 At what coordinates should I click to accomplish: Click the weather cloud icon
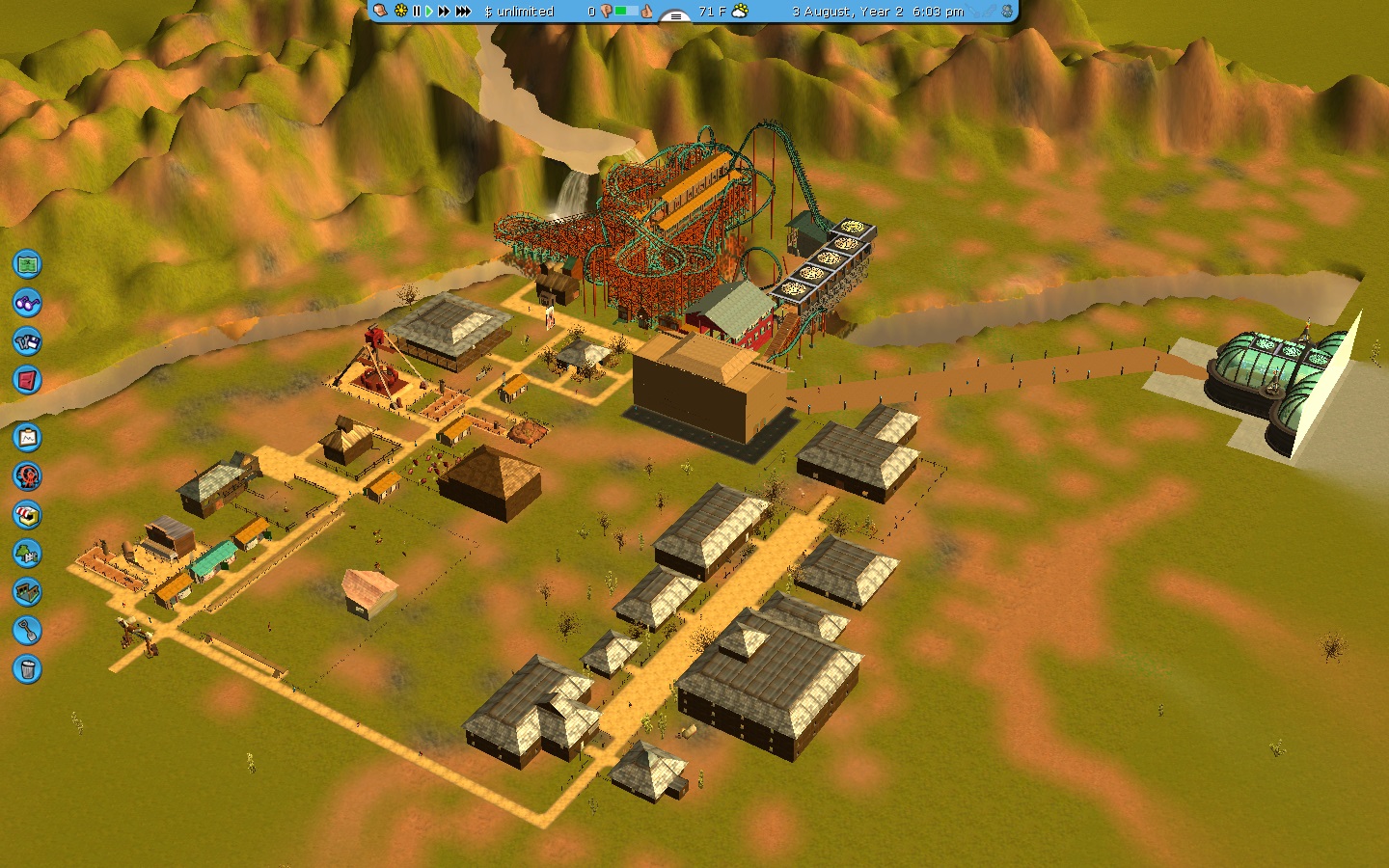click(740, 12)
